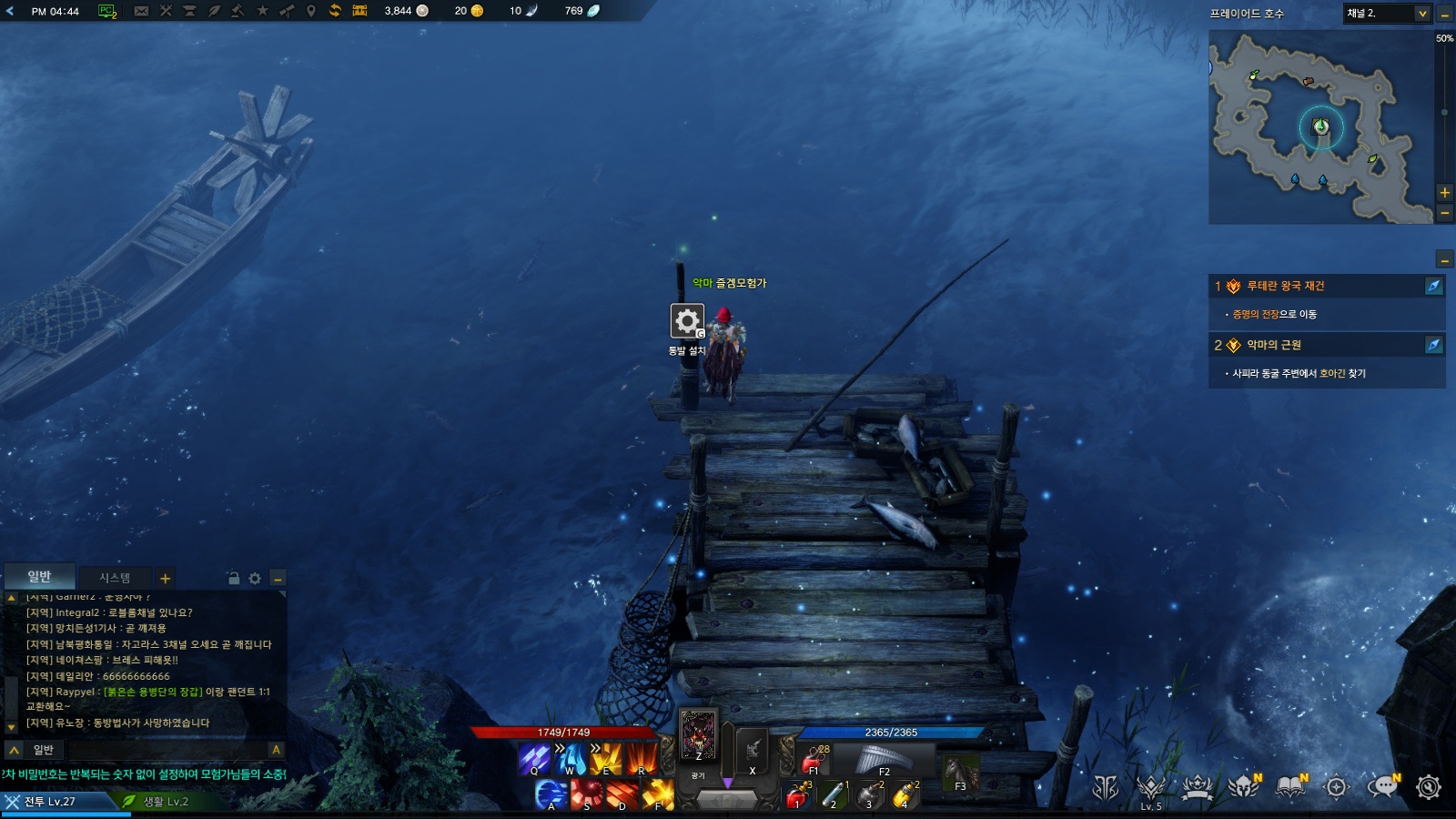Open the channel 채널 2 dropdown
The width and height of the screenshot is (1456, 819).
(1387, 14)
